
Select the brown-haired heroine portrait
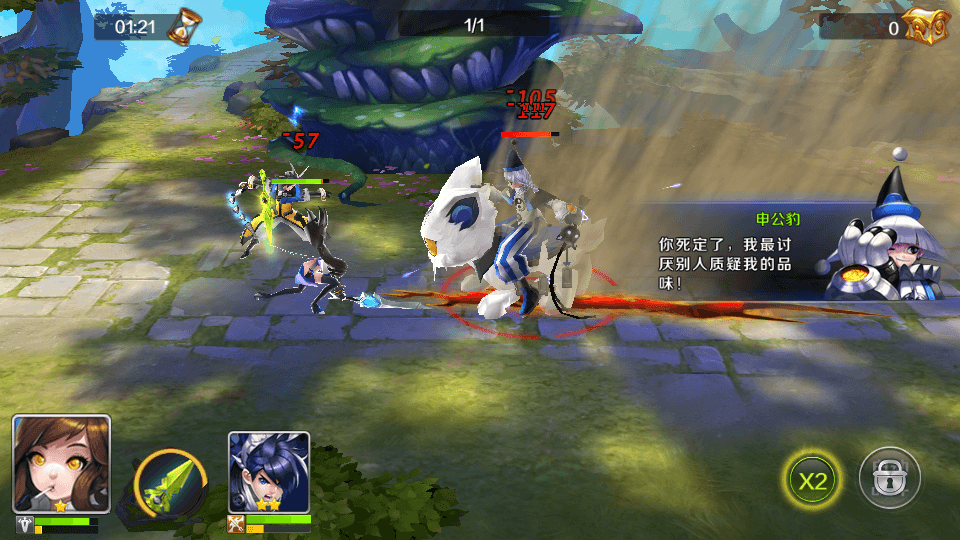point(61,464)
